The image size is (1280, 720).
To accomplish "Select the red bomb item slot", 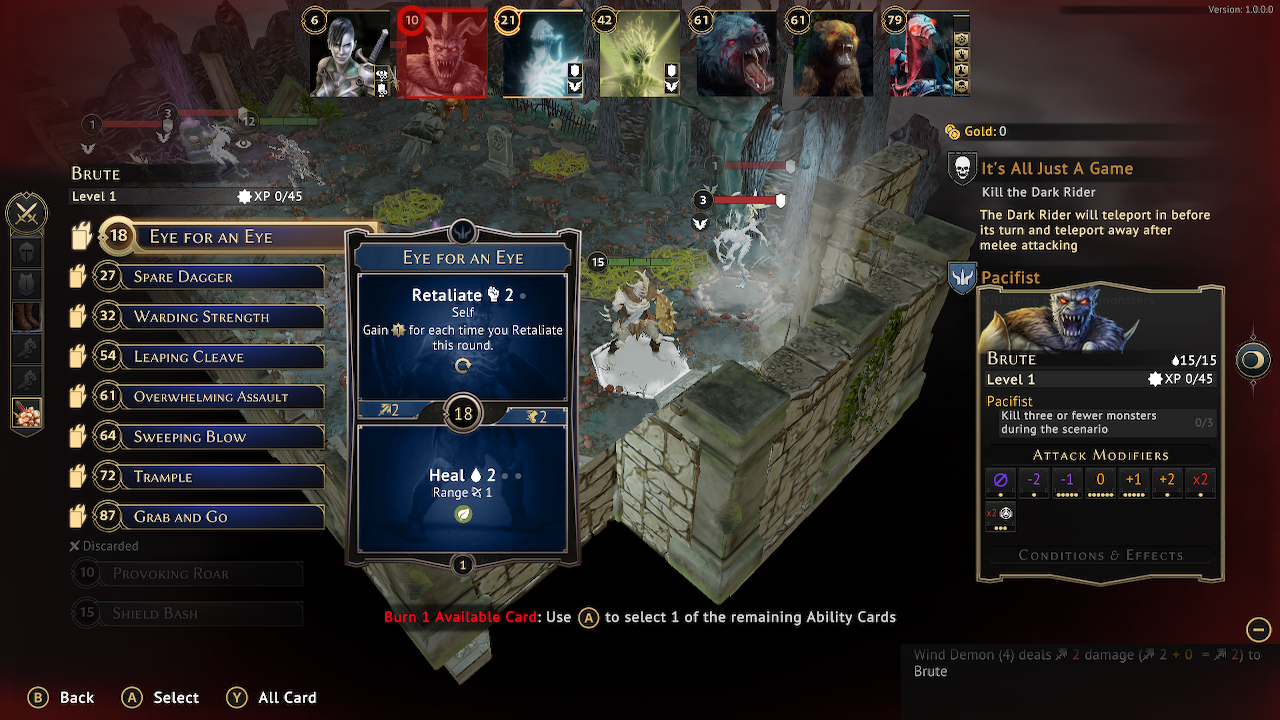I will (26, 412).
